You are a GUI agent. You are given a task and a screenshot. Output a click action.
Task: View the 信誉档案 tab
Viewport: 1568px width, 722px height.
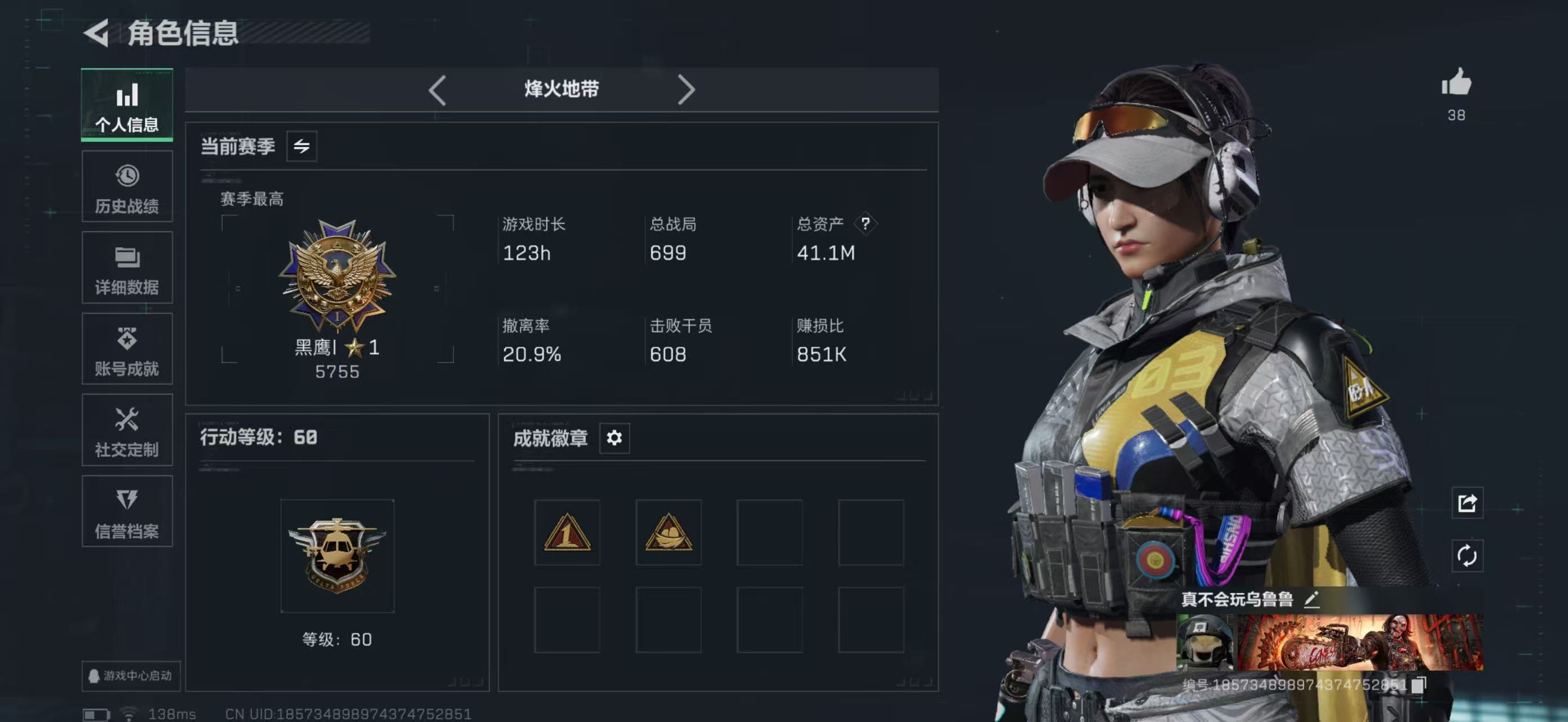tap(127, 512)
